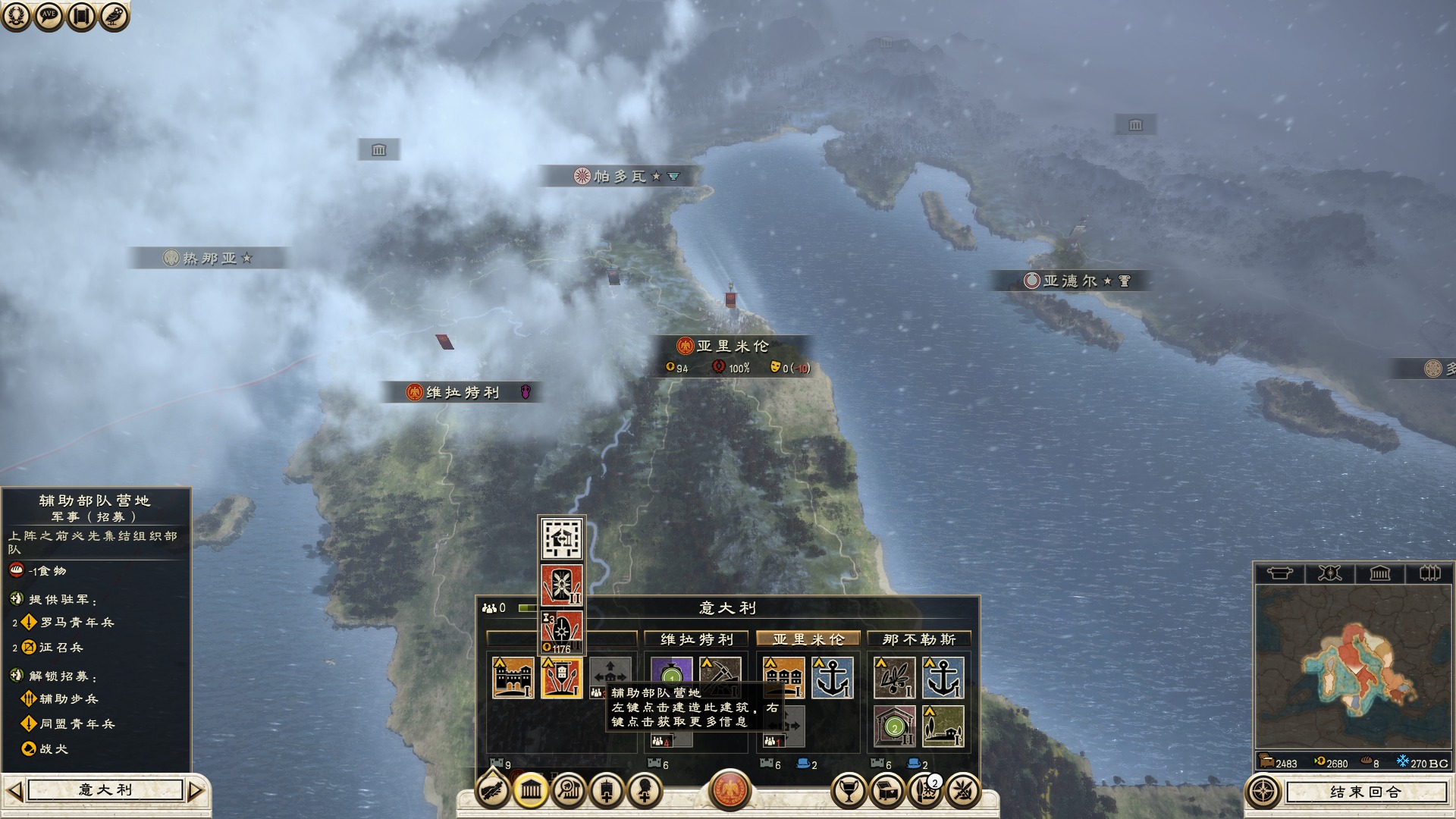This screenshot has height=819, width=1456.
Task: Open the trophy objectives button
Action: (x=849, y=792)
